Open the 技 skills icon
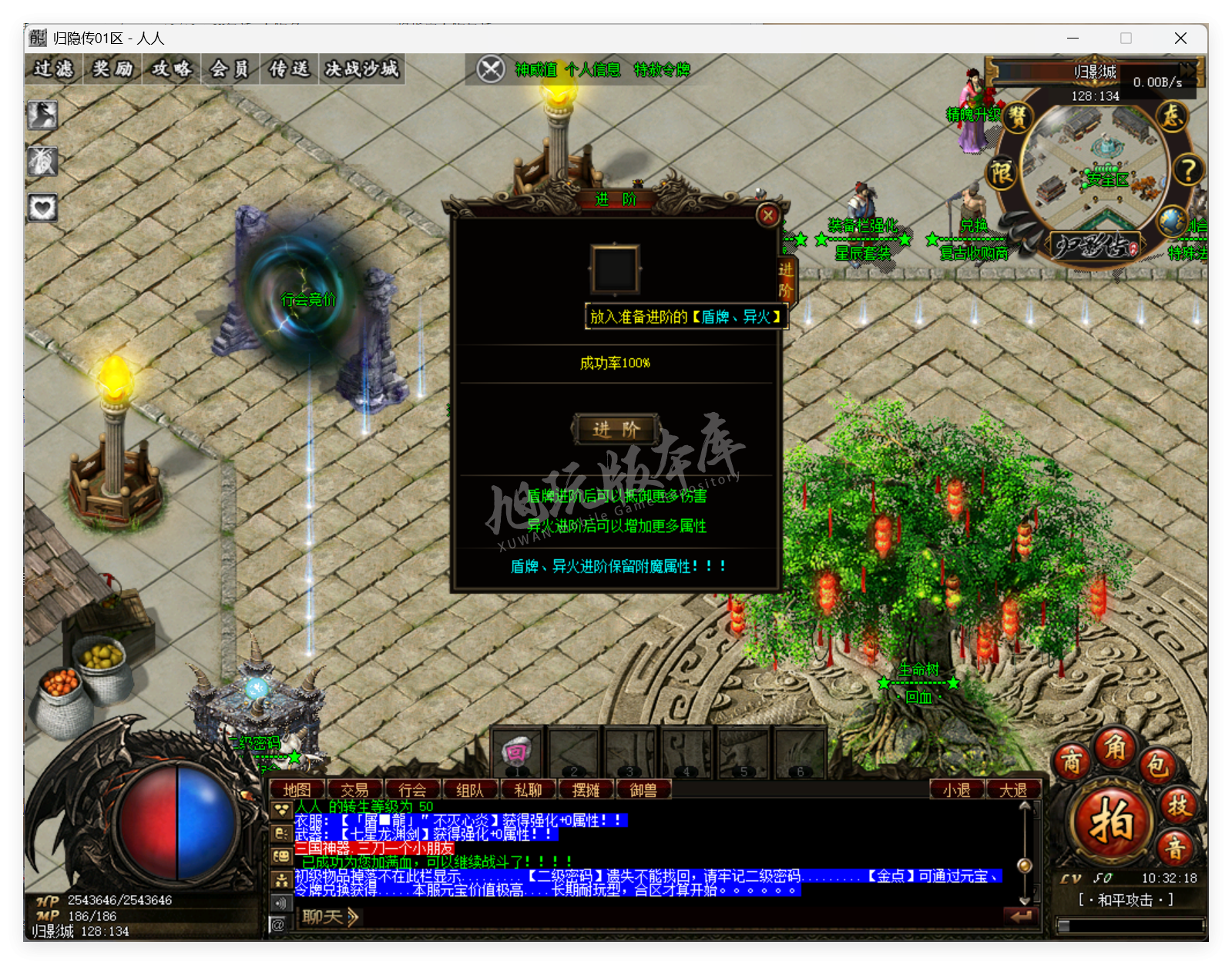This screenshot has height=965, width=1232. pos(1177,807)
